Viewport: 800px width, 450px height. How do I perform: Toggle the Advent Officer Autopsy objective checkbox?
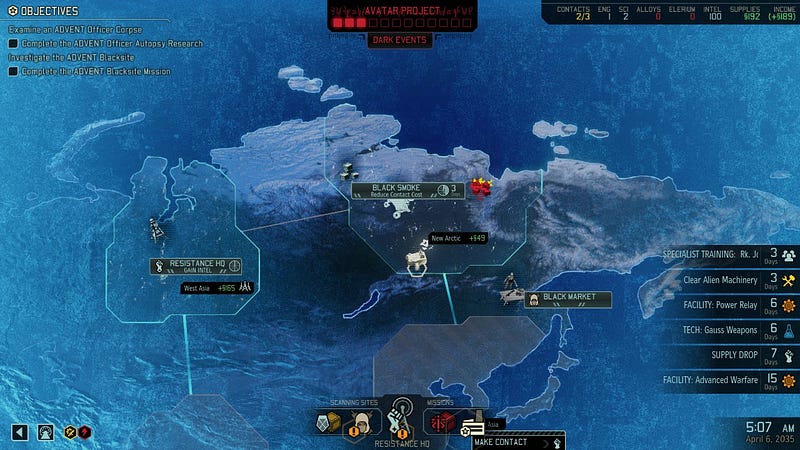13,44
